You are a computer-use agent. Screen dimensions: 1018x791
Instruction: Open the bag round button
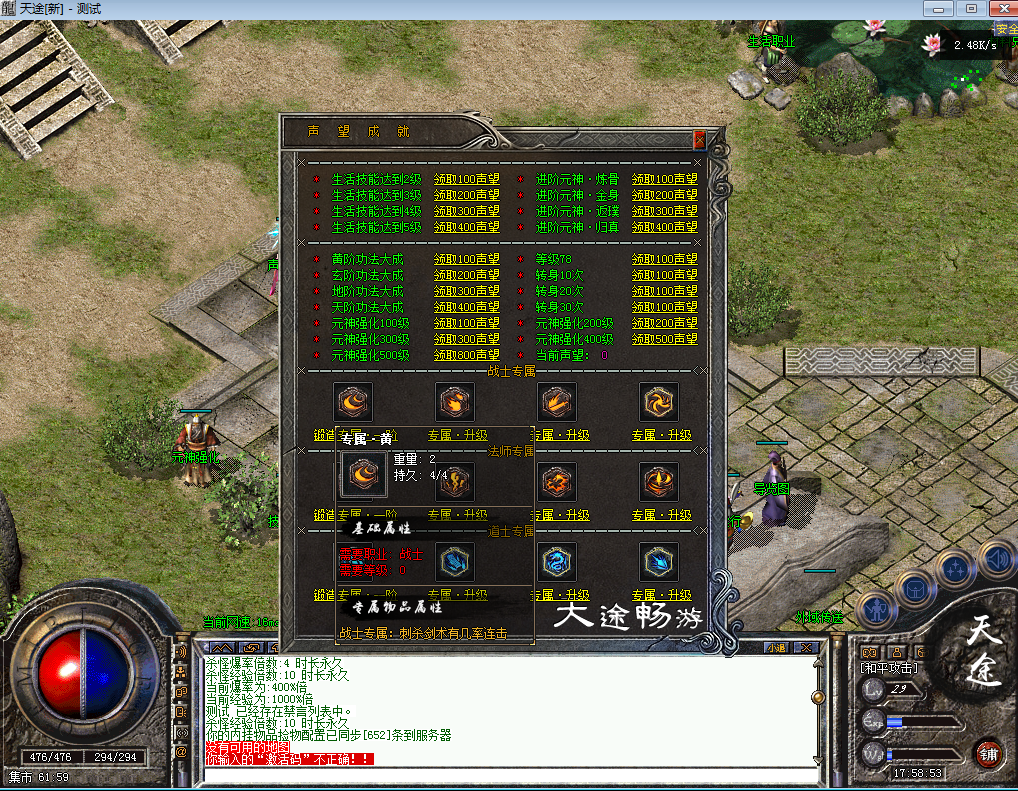click(914, 589)
